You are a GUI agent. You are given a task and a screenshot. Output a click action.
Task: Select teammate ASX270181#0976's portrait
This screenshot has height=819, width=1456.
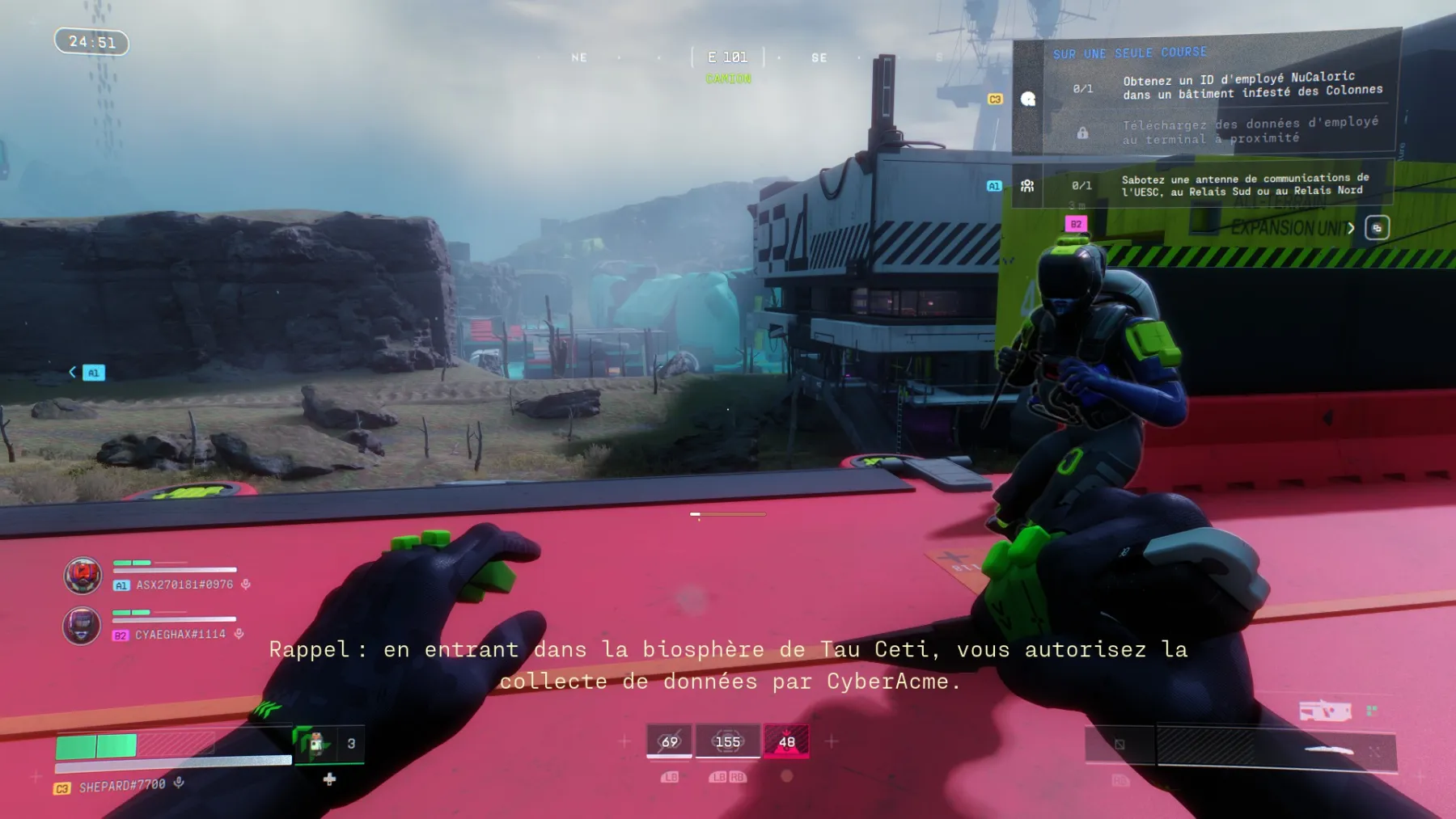tap(83, 576)
